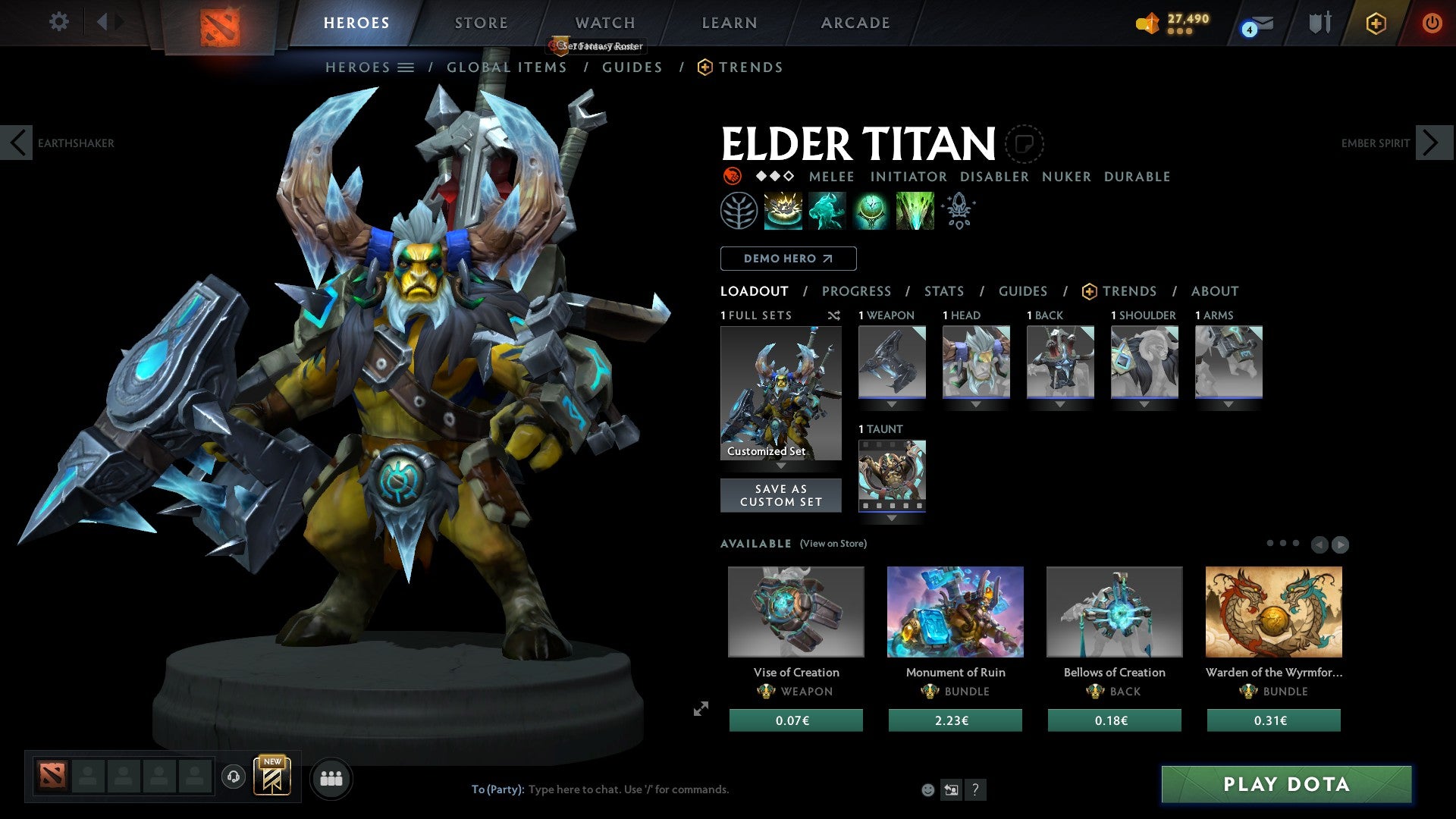Expand the Head item slot chevron
Viewport: 1456px width, 819px height.
[976, 404]
